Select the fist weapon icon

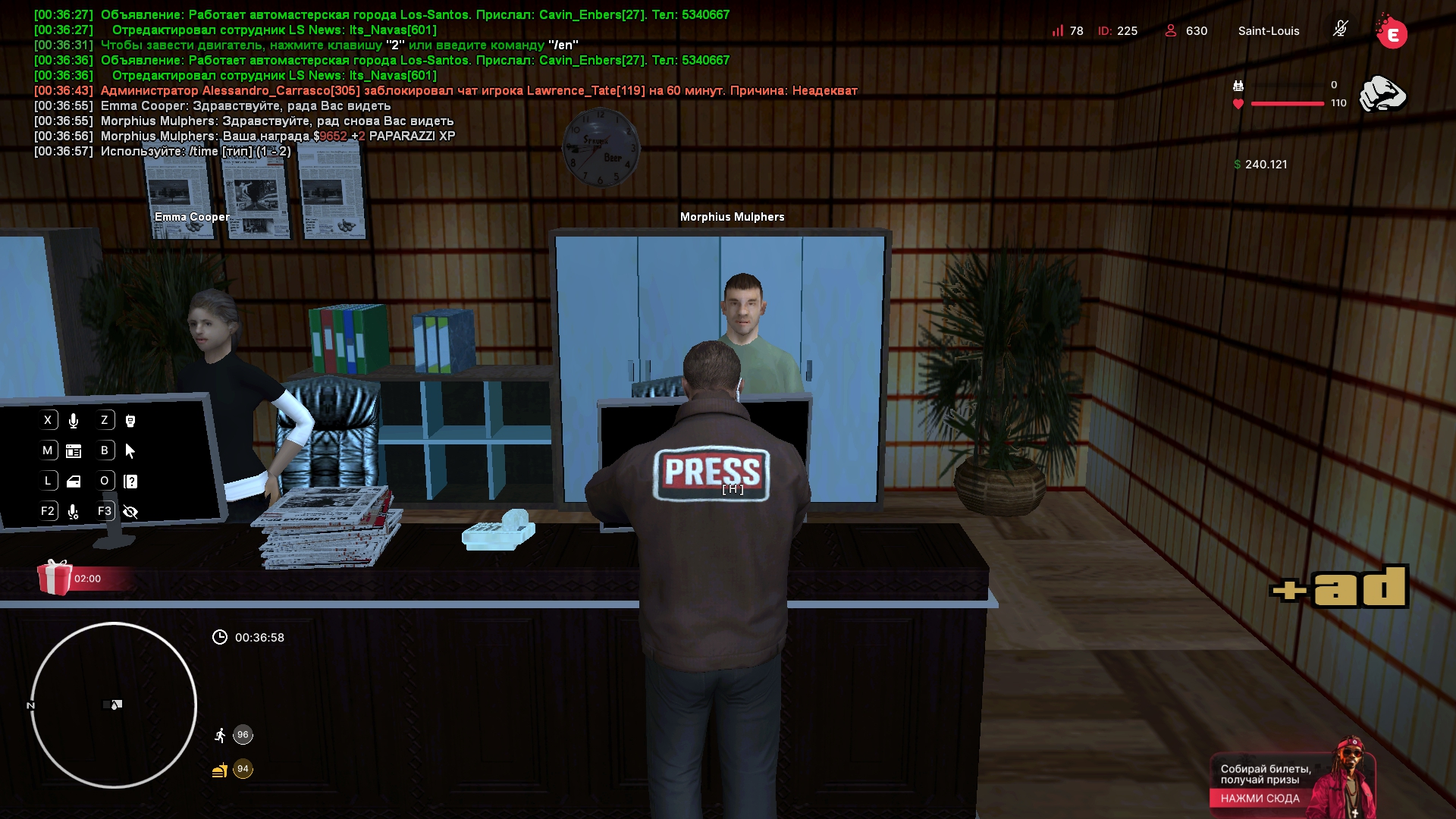[x=1382, y=95]
